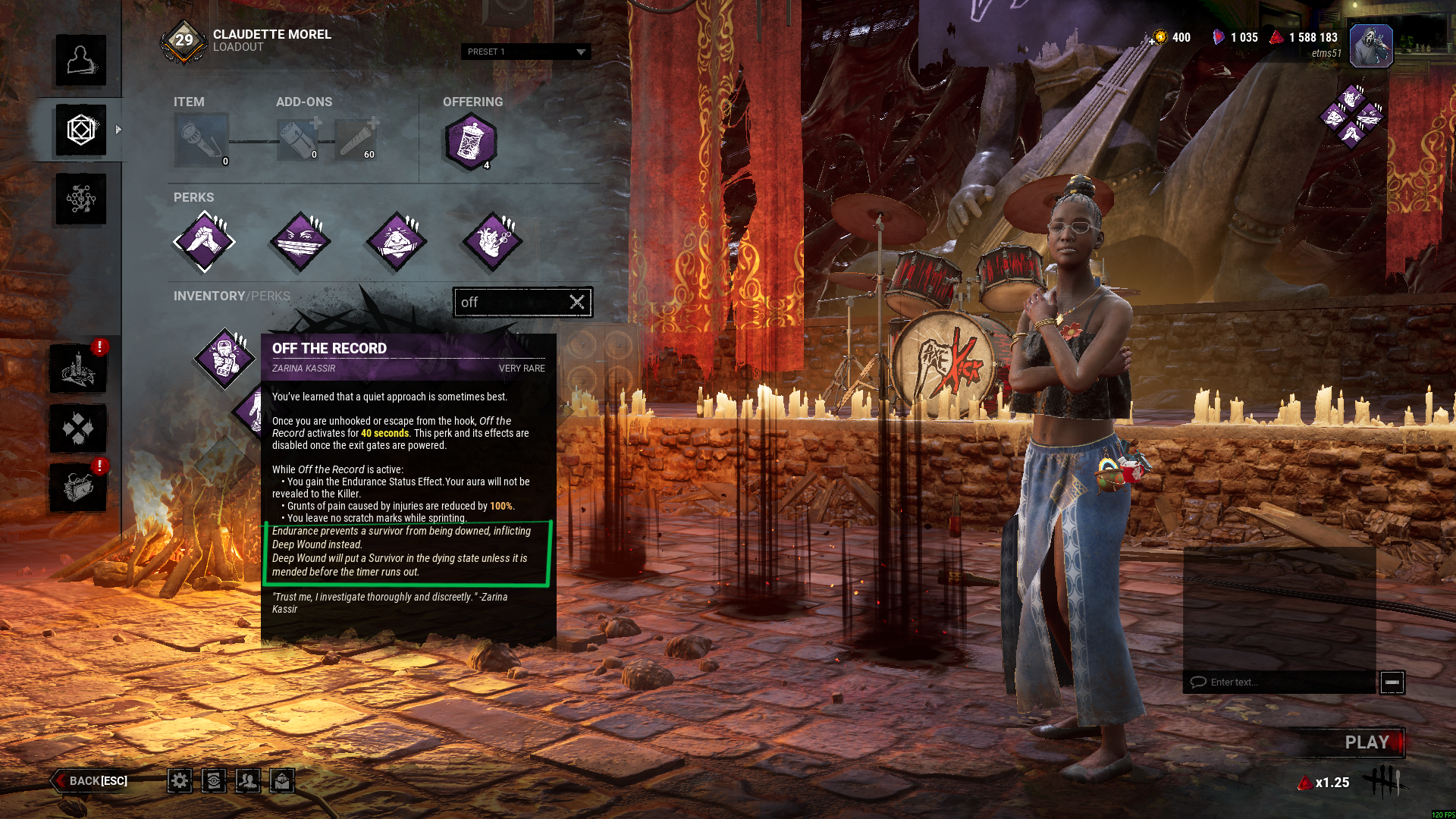Equip the Off the Record perk icon
Viewport: 1456px width, 819px height.
(224, 358)
